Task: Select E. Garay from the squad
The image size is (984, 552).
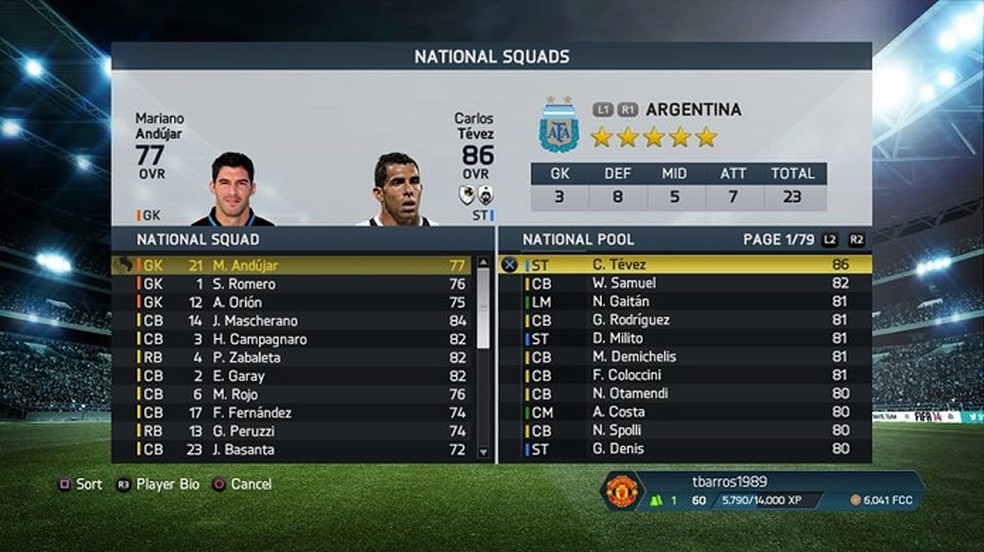Action: coord(290,376)
